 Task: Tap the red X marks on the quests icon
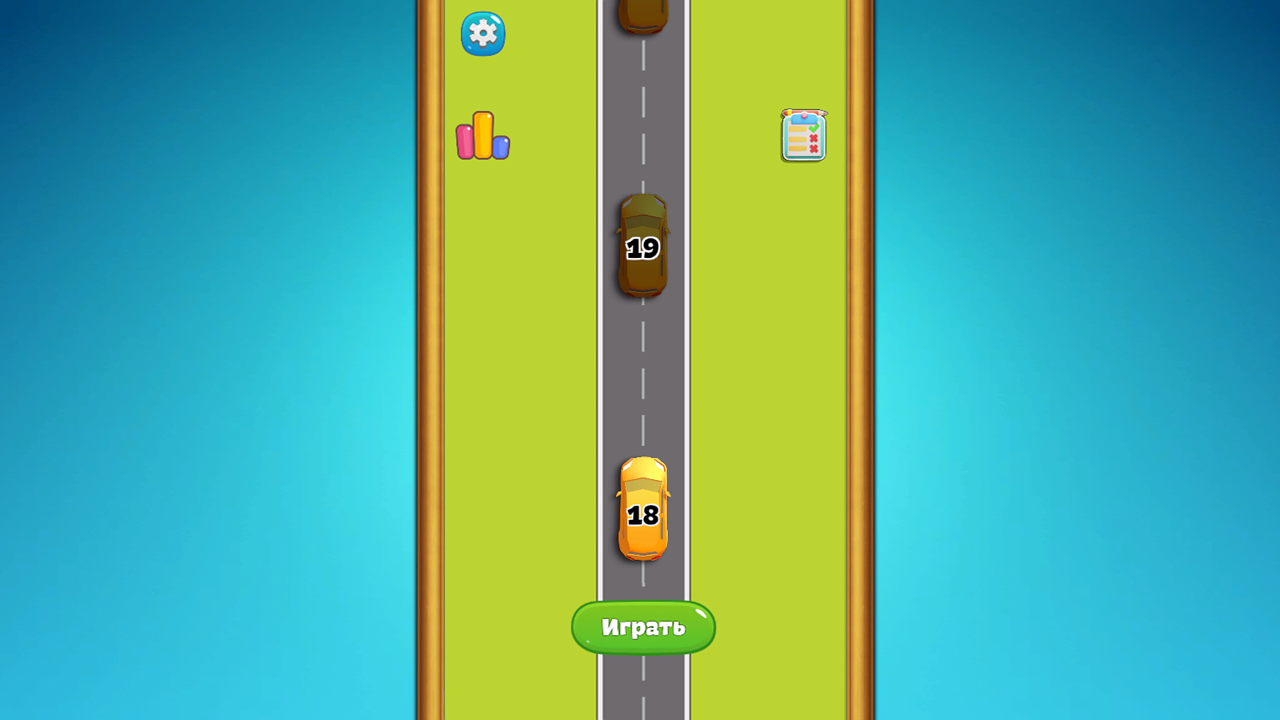(x=812, y=144)
